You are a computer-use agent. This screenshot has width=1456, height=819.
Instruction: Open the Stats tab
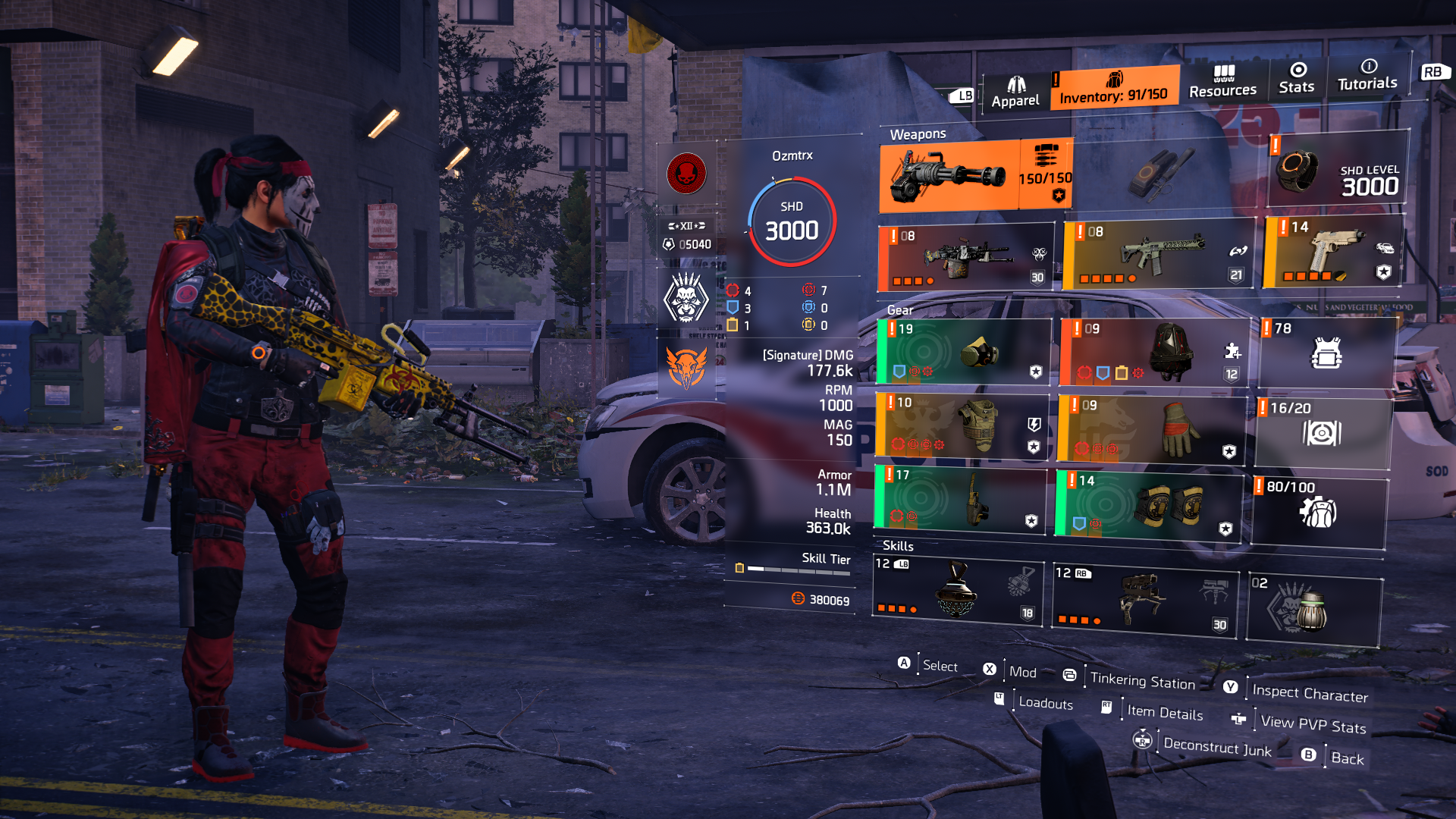pyautogui.click(x=1297, y=82)
